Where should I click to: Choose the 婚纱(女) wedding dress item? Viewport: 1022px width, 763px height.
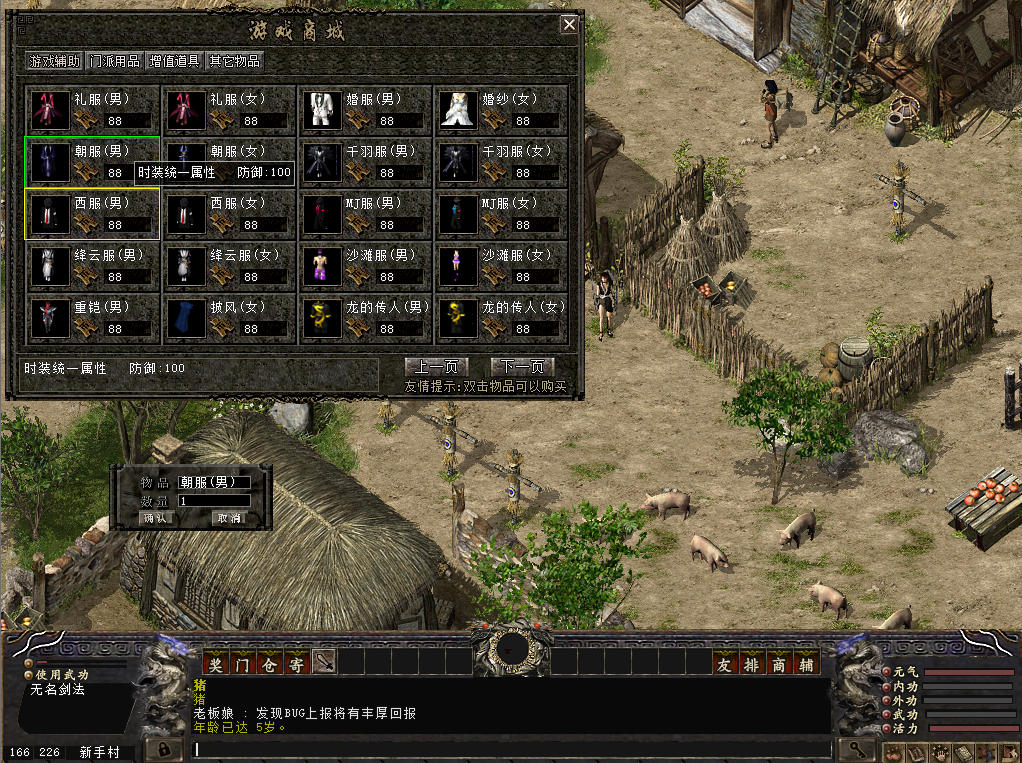point(501,110)
